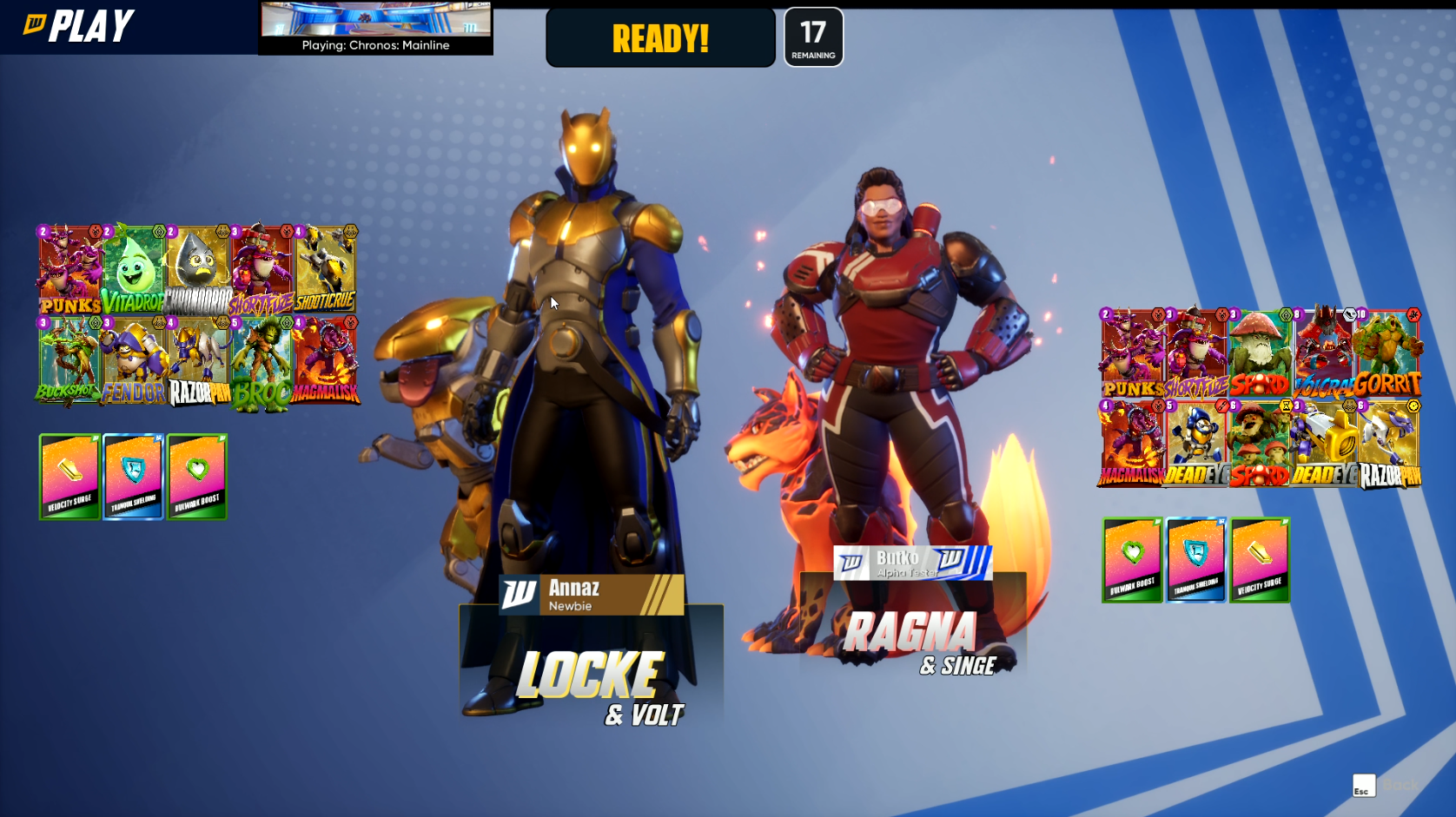View the Broc card
This screenshot has width=1456, height=817.
(261, 362)
